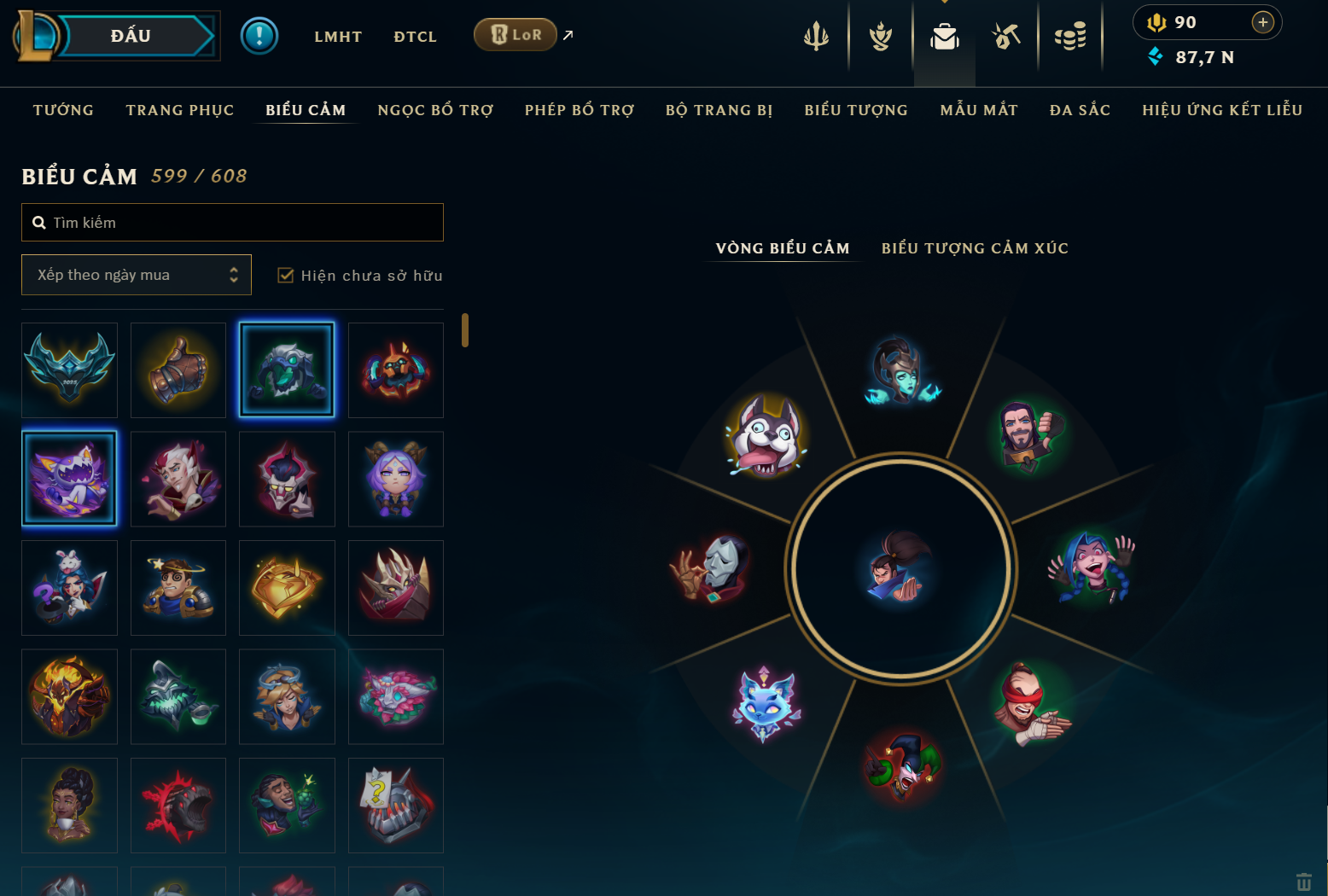Click the Tìm kiếm search field
The image size is (1328, 896).
[x=232, y=223]
